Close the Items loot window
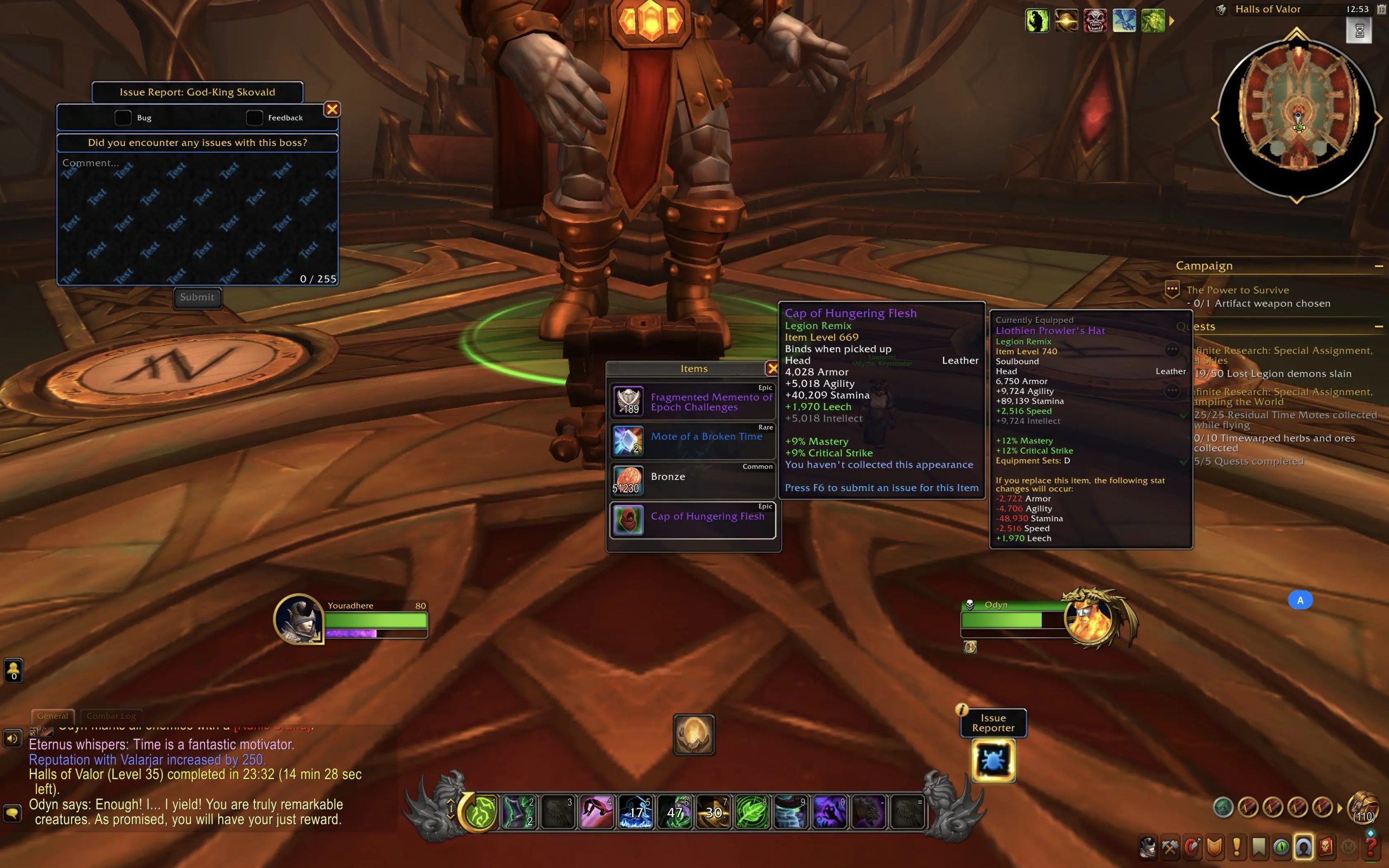This screenshot has height=868, width=1389. coord(773,368)
